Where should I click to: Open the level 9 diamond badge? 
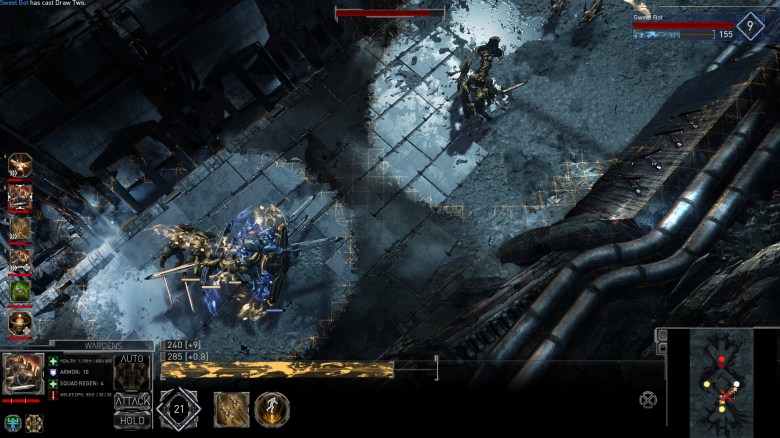pyautogui.click(x=750, y=26)
